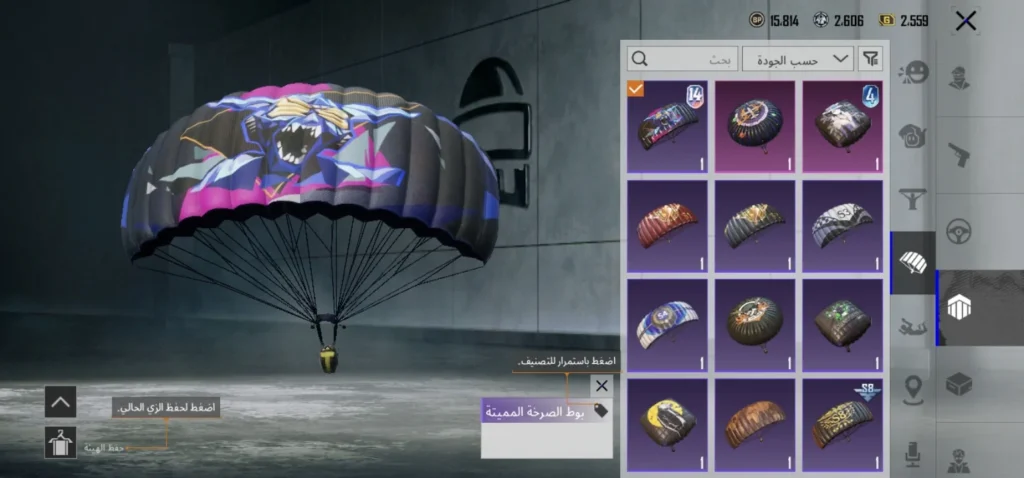Viewport: 1024px width, 478px height.
Task: Open the location pin tab
Action: (913, 389)
